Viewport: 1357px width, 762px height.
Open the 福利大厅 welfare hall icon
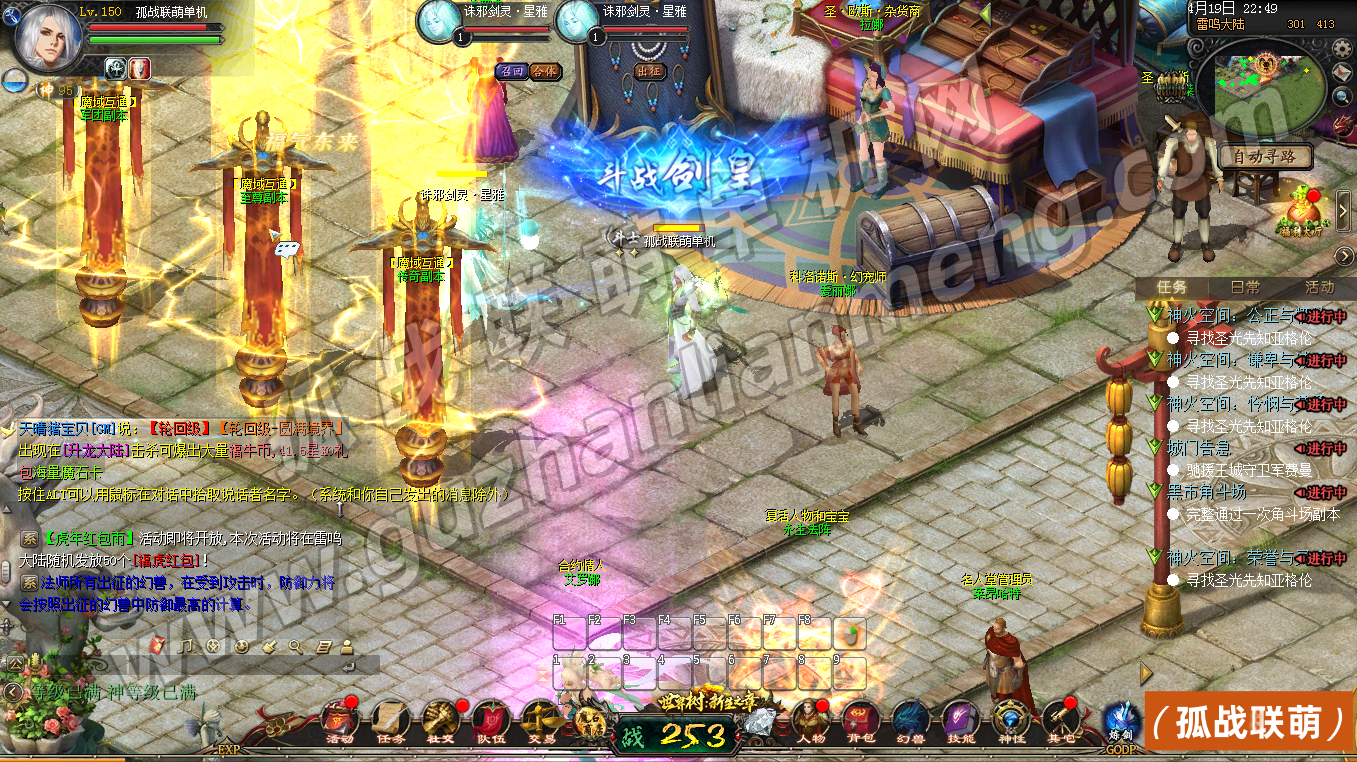(1304, 212)
